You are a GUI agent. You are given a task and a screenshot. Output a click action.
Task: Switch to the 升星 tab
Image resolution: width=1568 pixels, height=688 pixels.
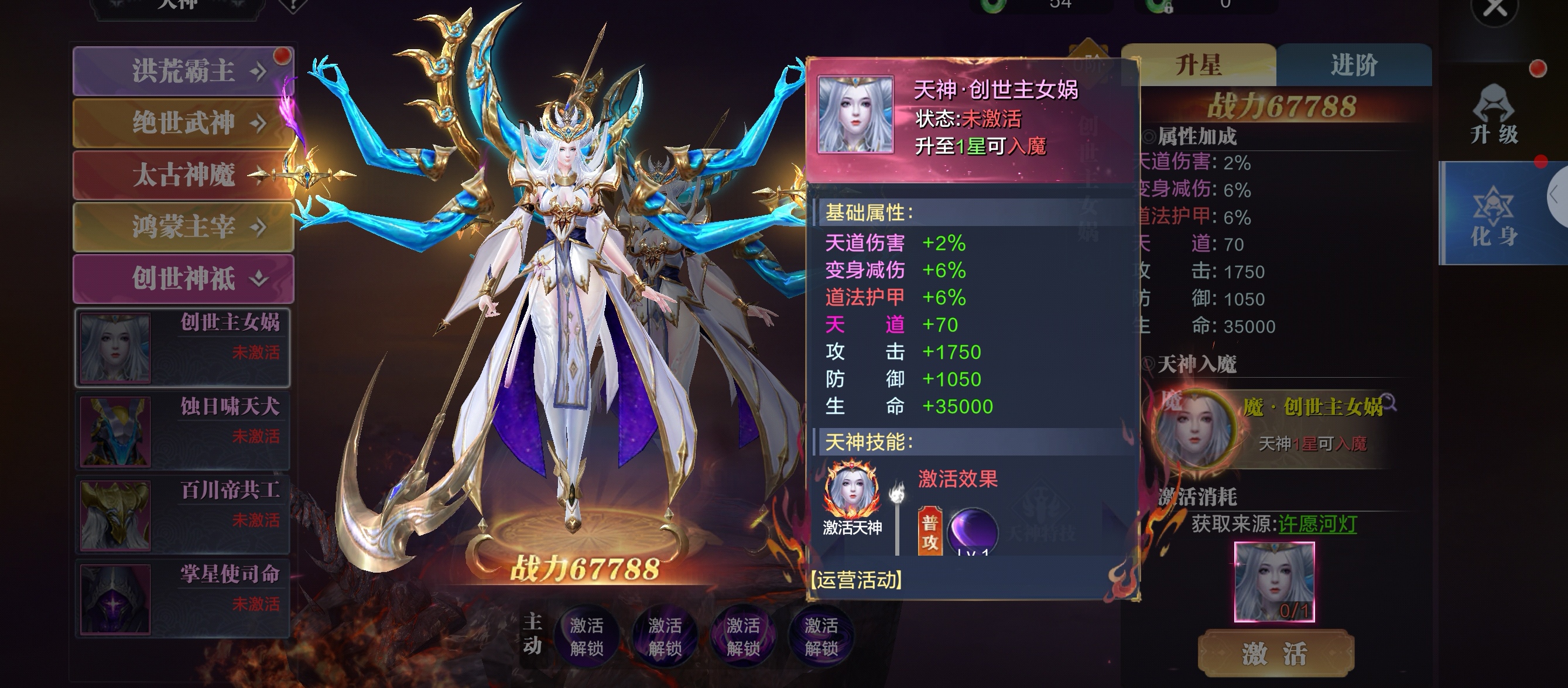click(x=1198, y=65)
